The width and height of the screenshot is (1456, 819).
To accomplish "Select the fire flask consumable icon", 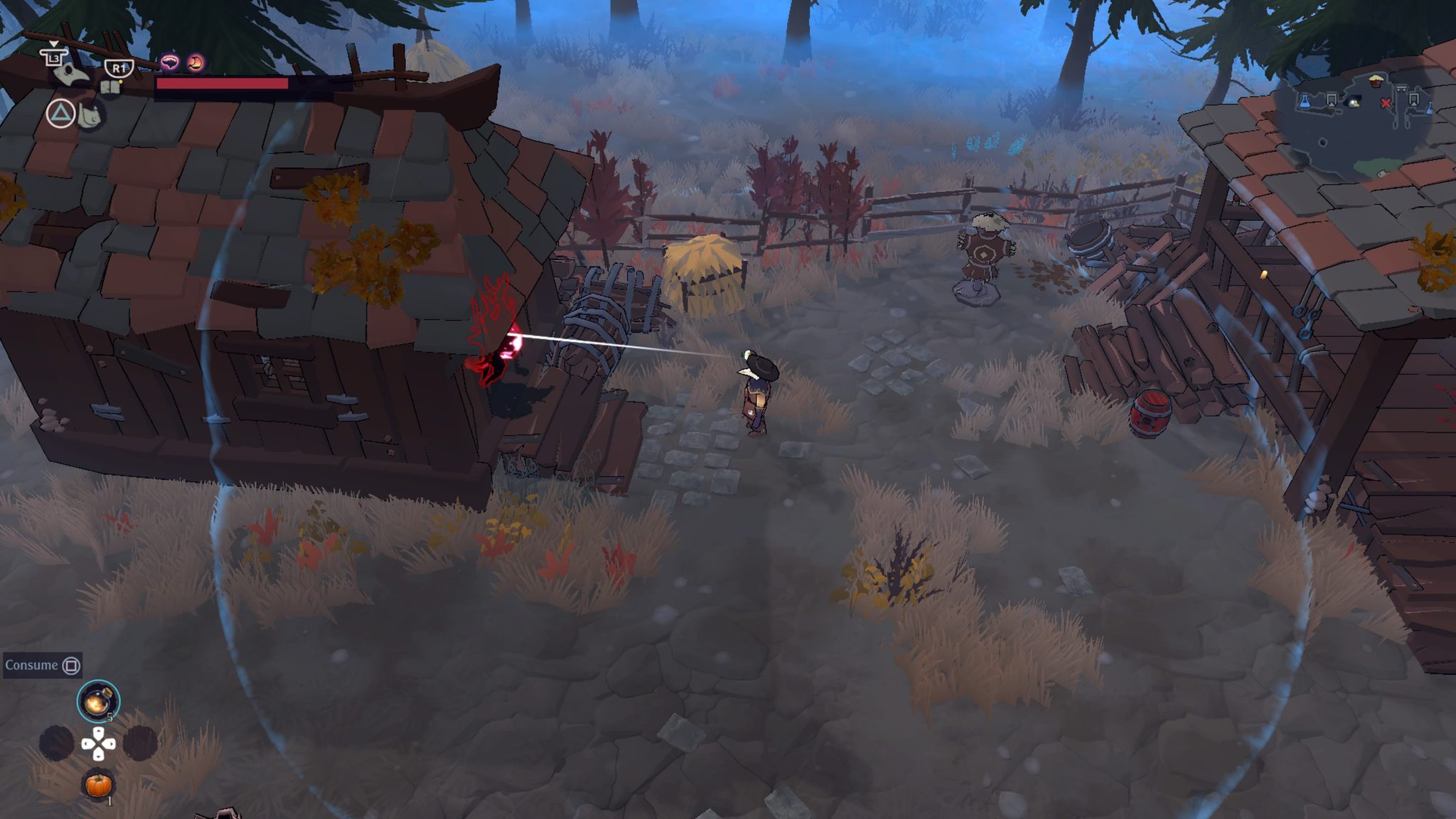I will pyautogui.click(x=97, y=702).
